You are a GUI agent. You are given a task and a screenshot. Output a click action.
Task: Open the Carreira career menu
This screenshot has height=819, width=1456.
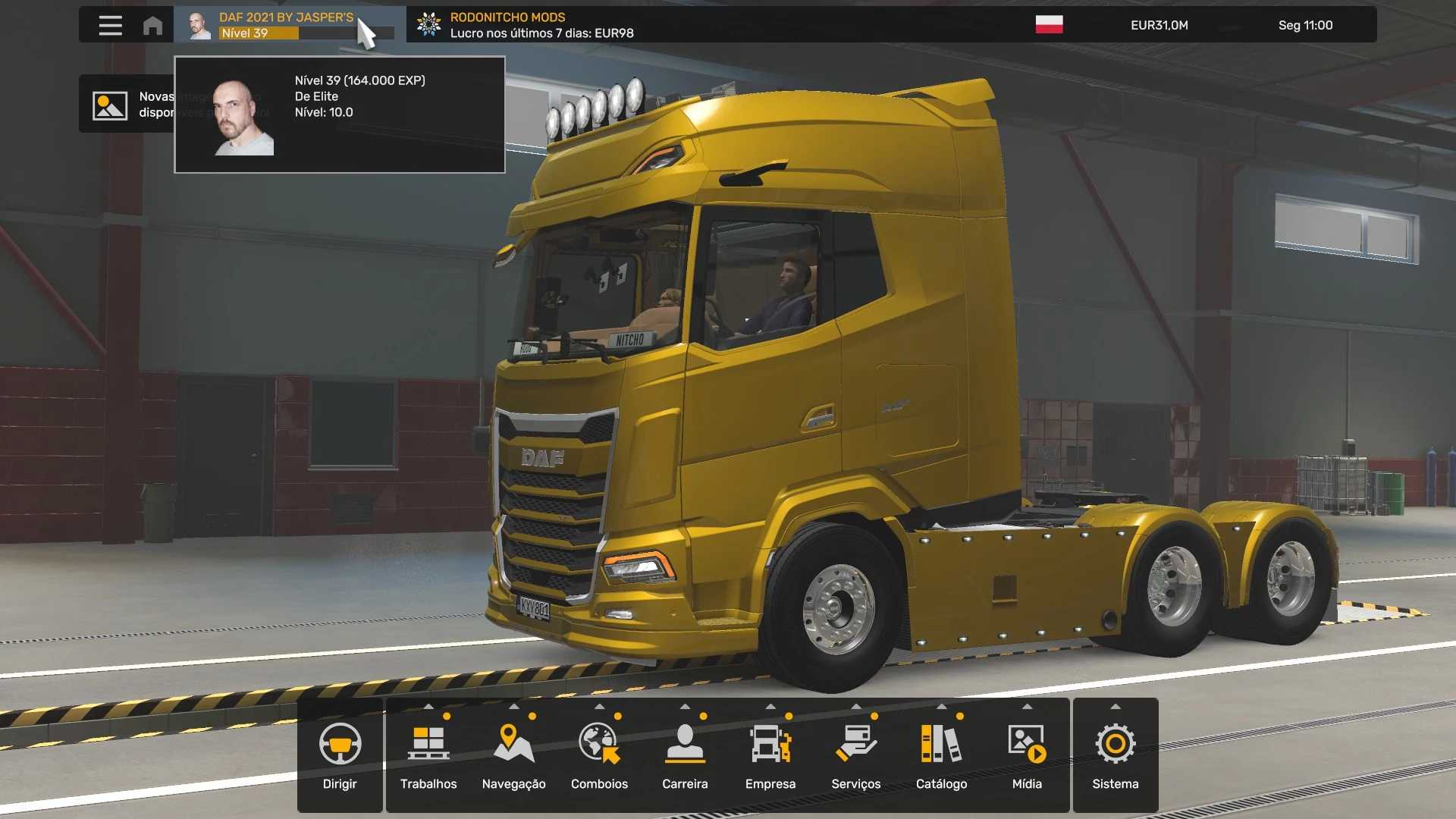685,755
